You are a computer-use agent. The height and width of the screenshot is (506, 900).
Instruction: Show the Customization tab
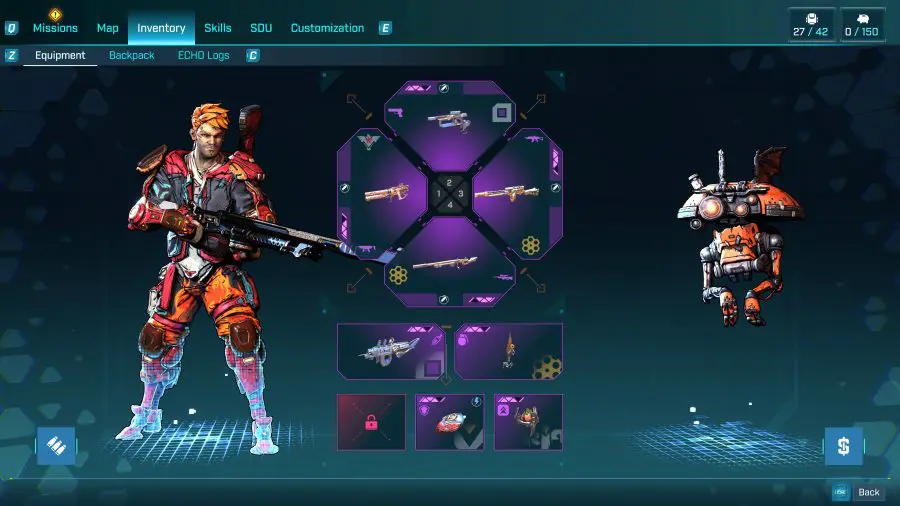(327, 28)
